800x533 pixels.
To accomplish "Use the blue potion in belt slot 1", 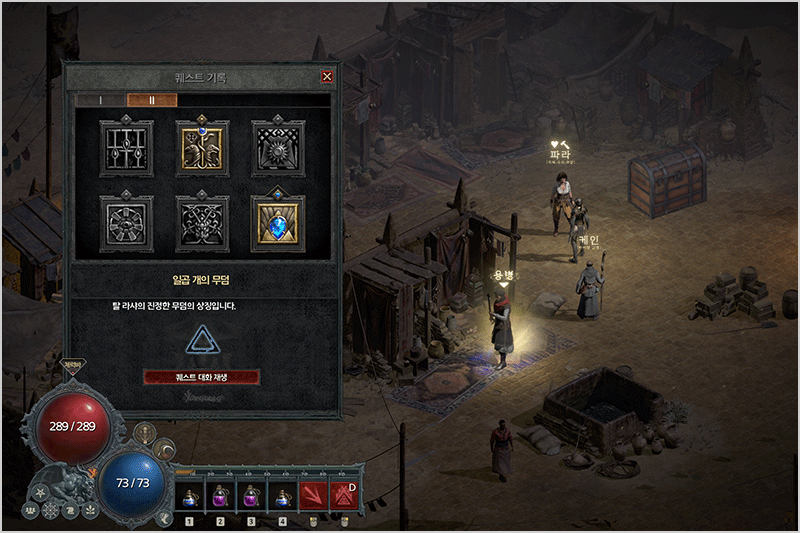I will tap(189, 495).
